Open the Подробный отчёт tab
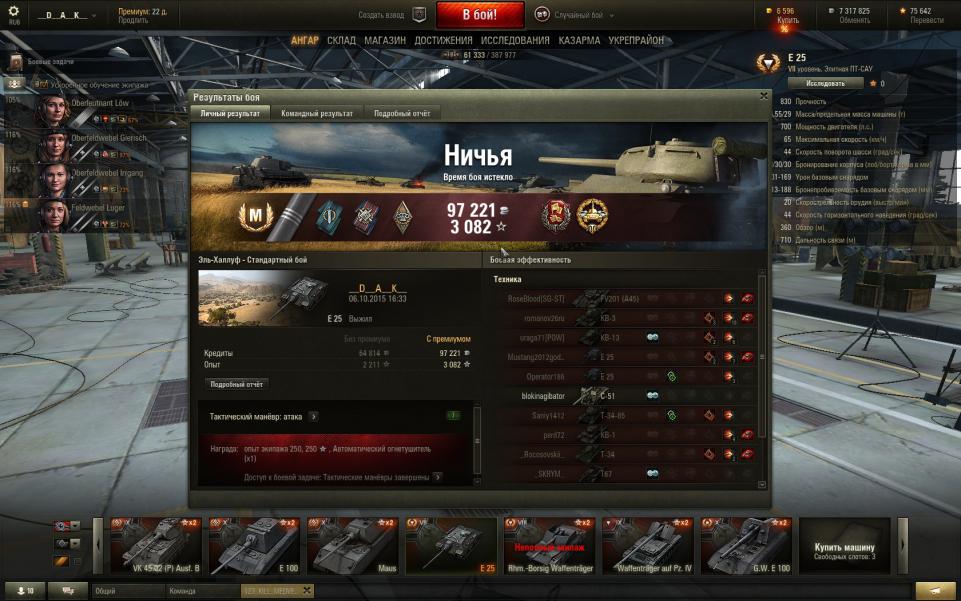 click(401, 114)
